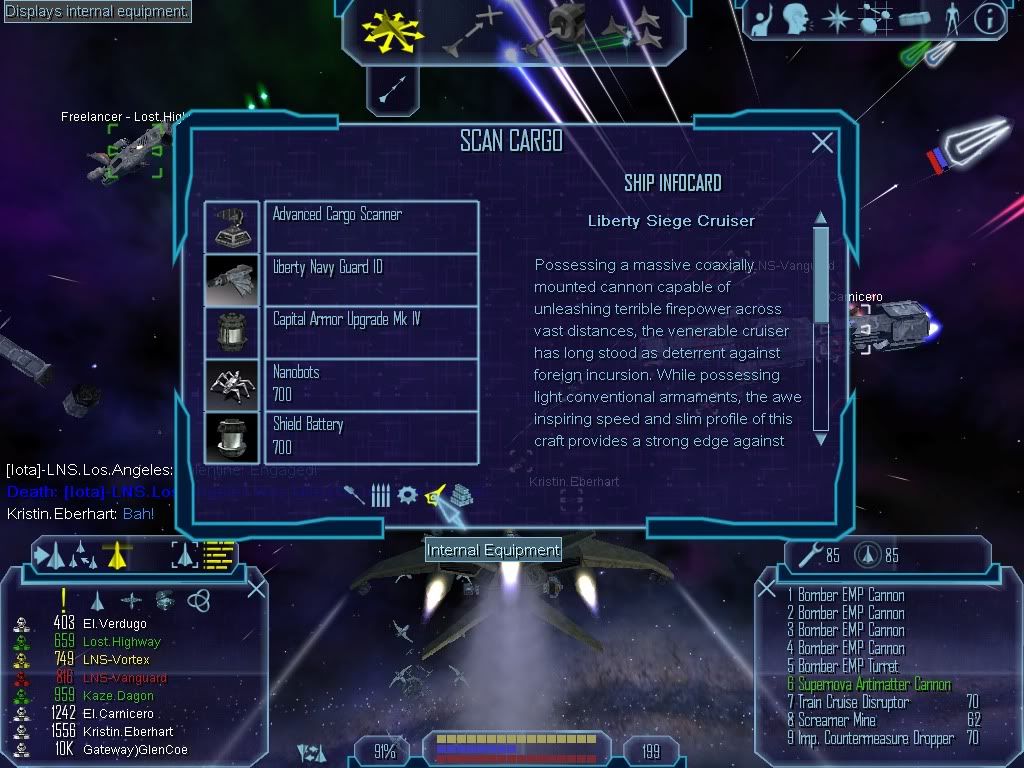1024x768 pixels.
Task: Select the Shield Battery cargo row
Action: pyautogui.click(x=371, y=436)
